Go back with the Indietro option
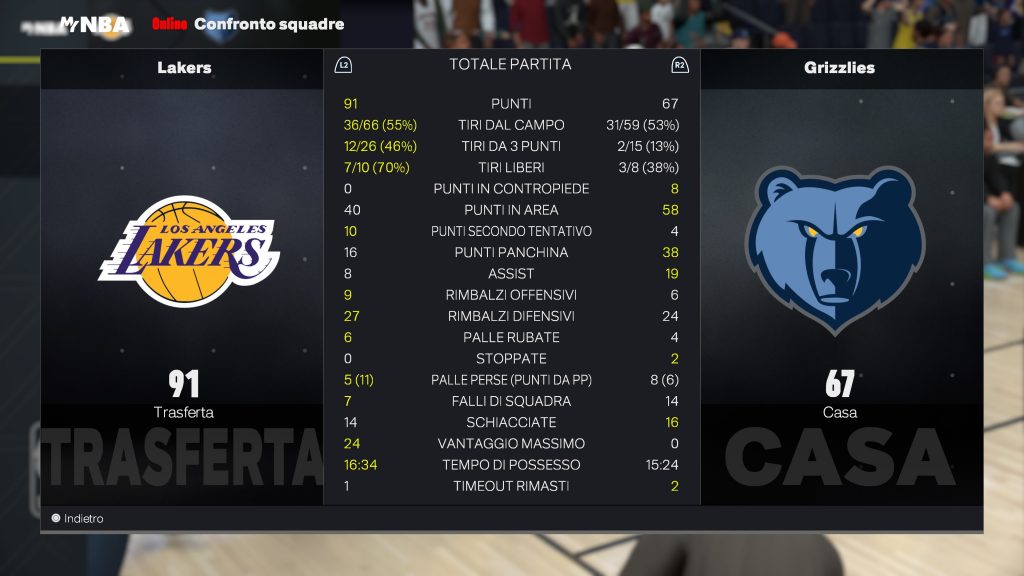1024x576 pixels. 78,519
